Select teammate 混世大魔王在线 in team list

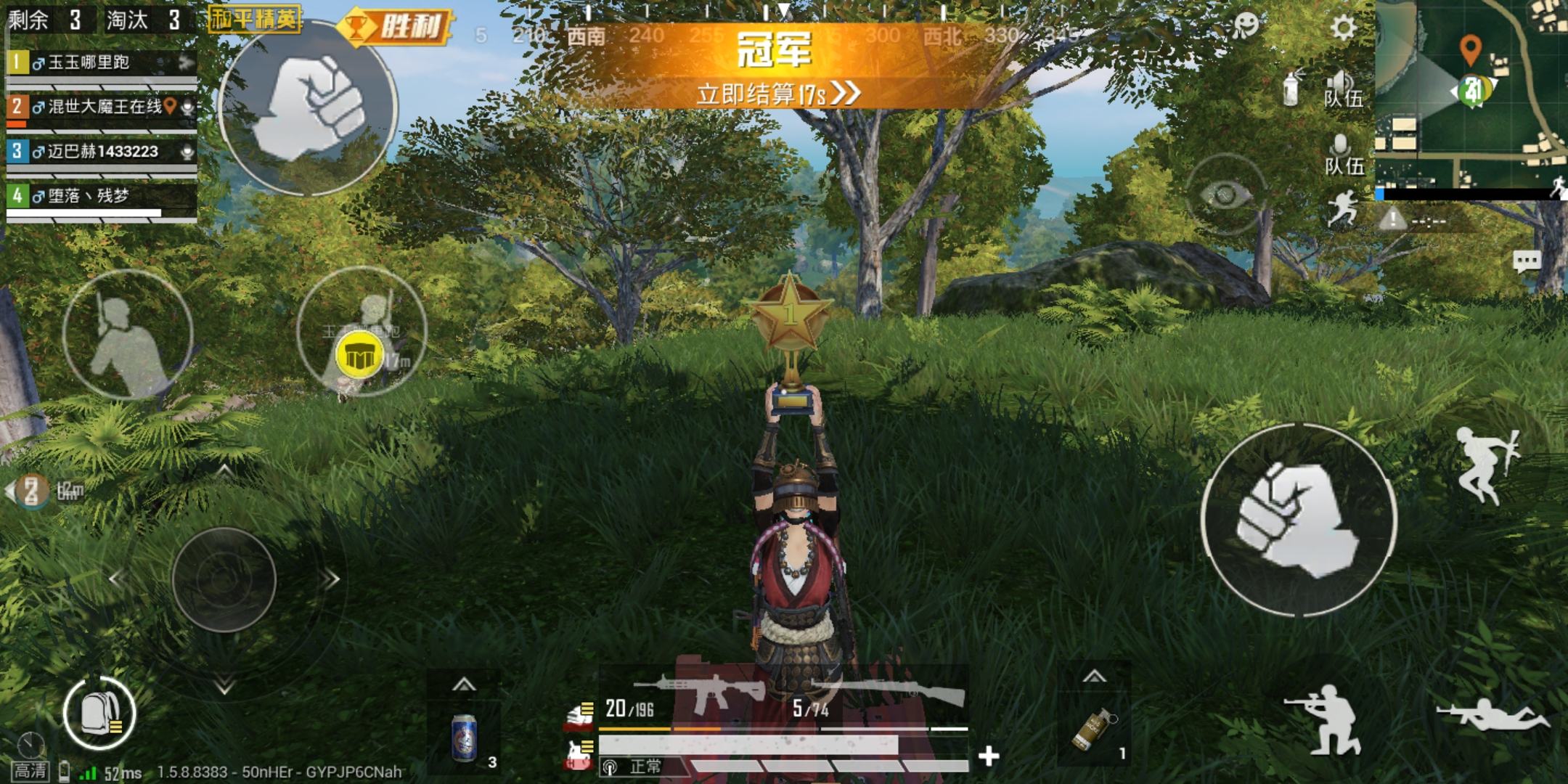(102, 107)
